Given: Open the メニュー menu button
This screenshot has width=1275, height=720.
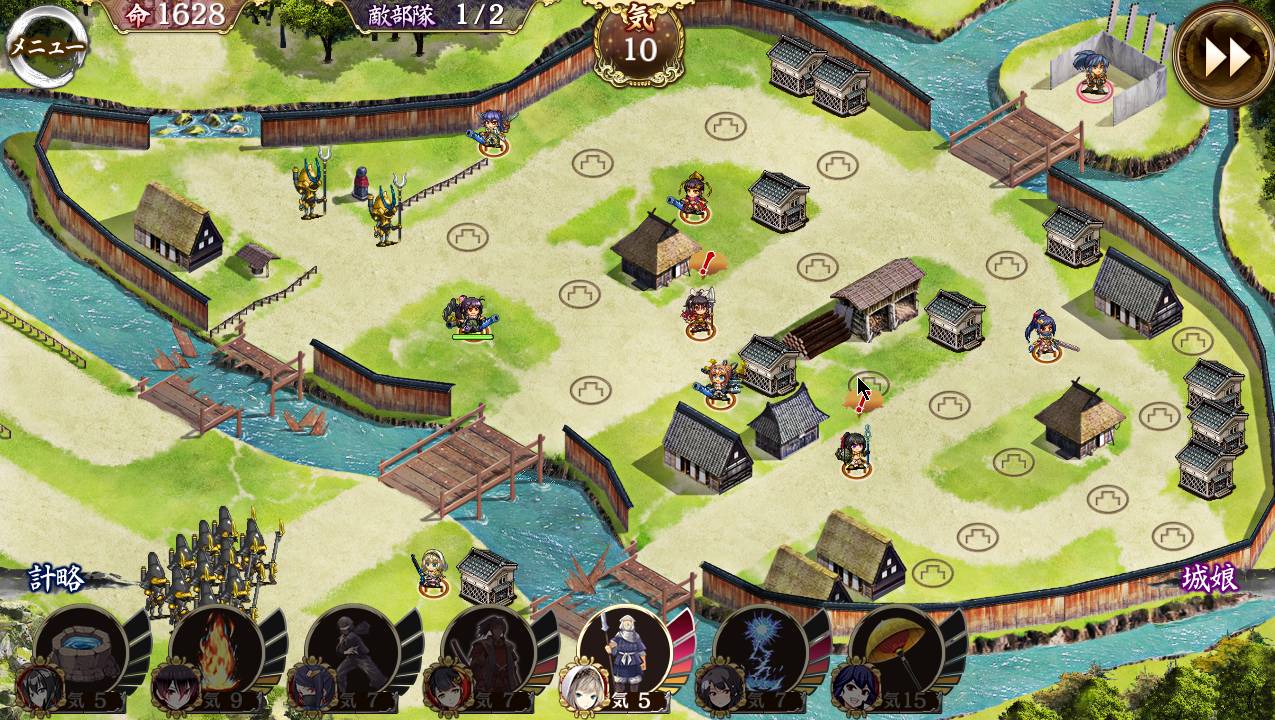Looking at the screenshot, I should (x=46, y=47).
